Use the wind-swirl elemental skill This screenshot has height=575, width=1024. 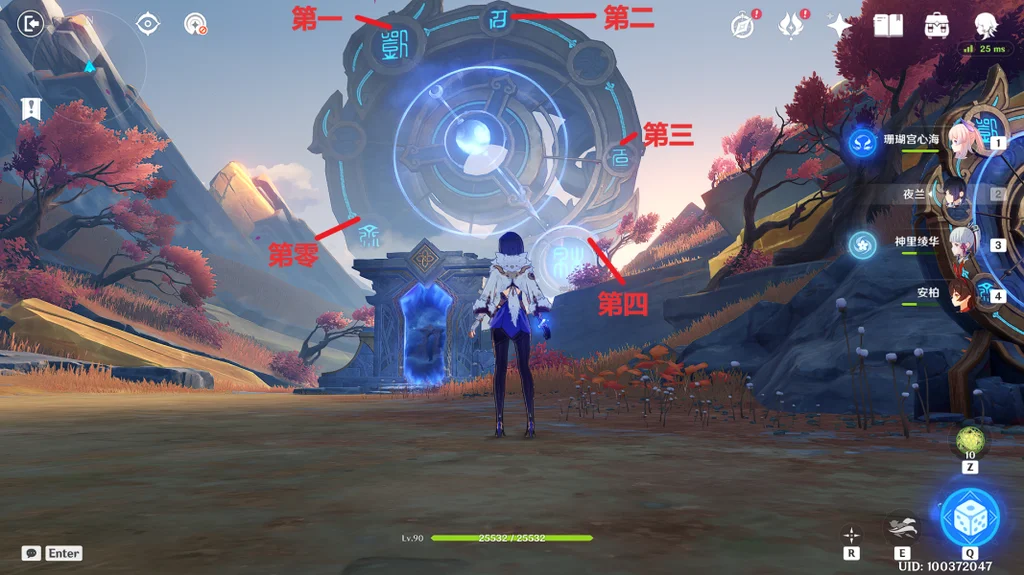pyautogui.click(x=901, y=527)
